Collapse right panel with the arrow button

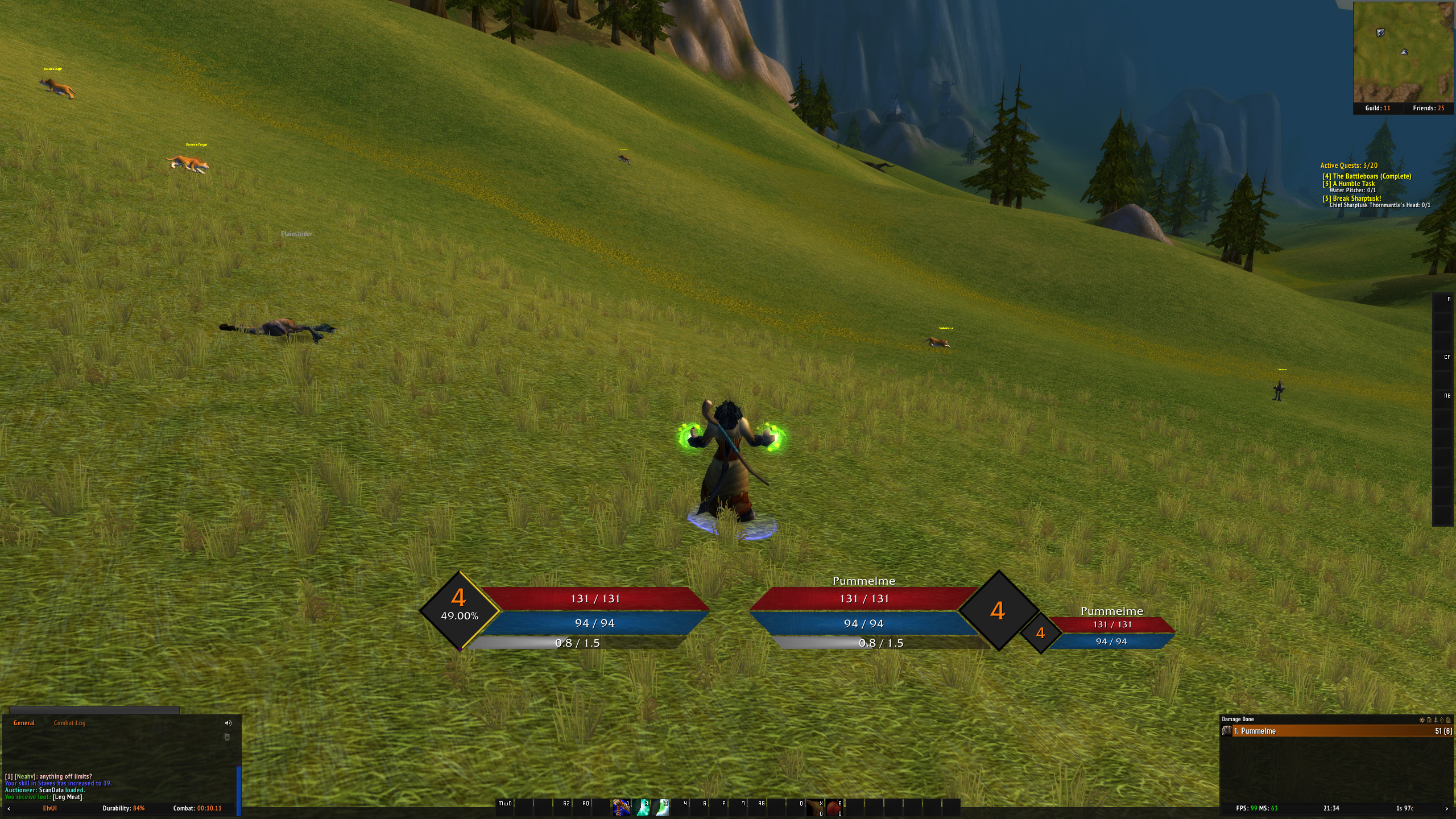coord(1446,808)
